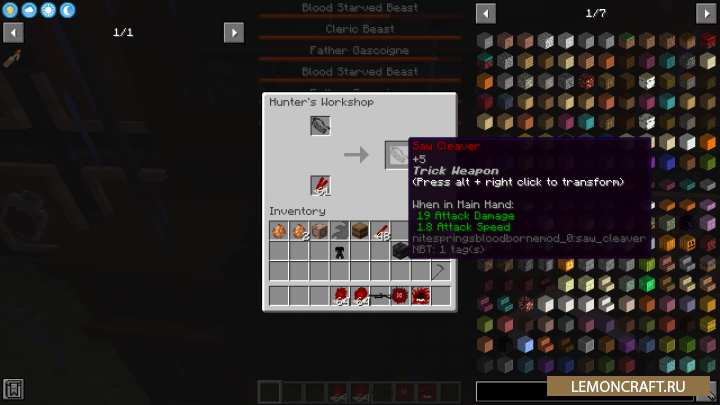720x405 pixels.
Task: Click the bookmark list's previous page arrow
Action: tap(13, 33)
